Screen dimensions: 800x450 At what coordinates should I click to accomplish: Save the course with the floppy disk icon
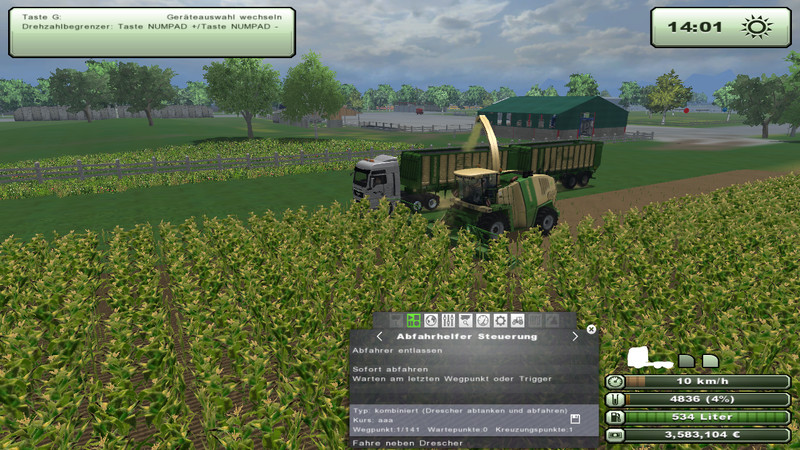coord(575,419)
